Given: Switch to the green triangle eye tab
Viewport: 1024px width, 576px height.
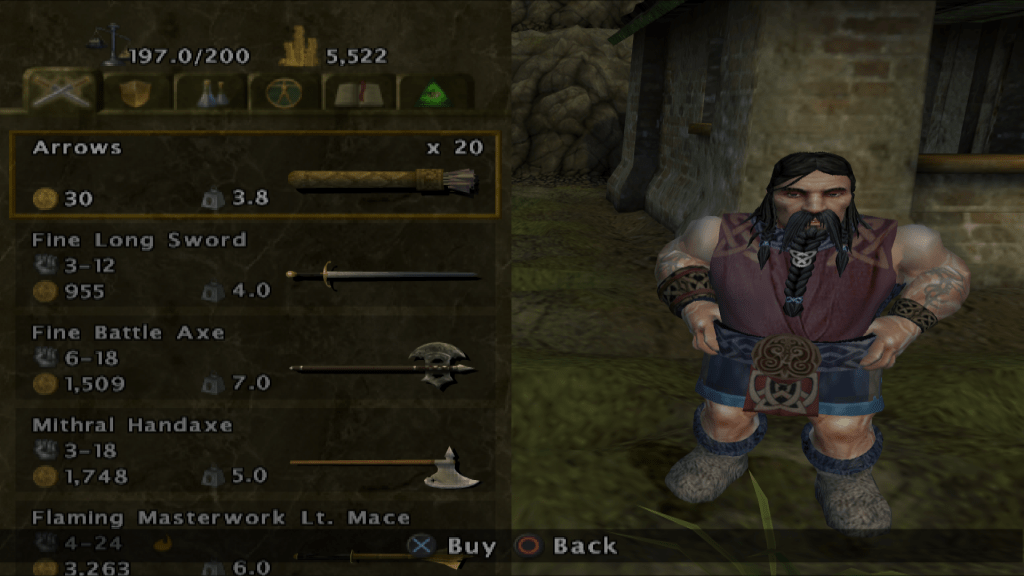Looking at the screenshot, I should [435, 92].
